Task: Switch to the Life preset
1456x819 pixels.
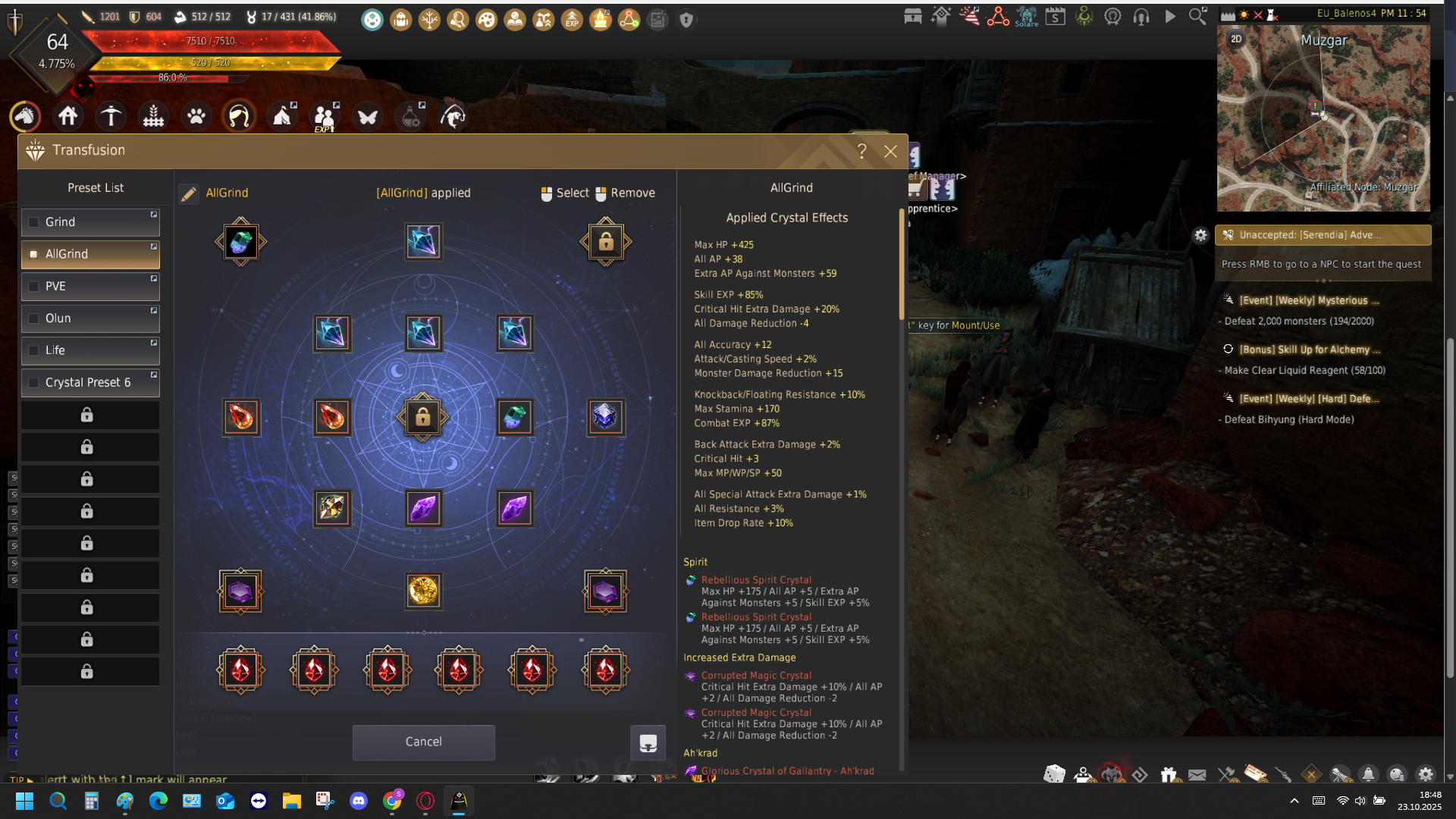Action: pos(90,350)
